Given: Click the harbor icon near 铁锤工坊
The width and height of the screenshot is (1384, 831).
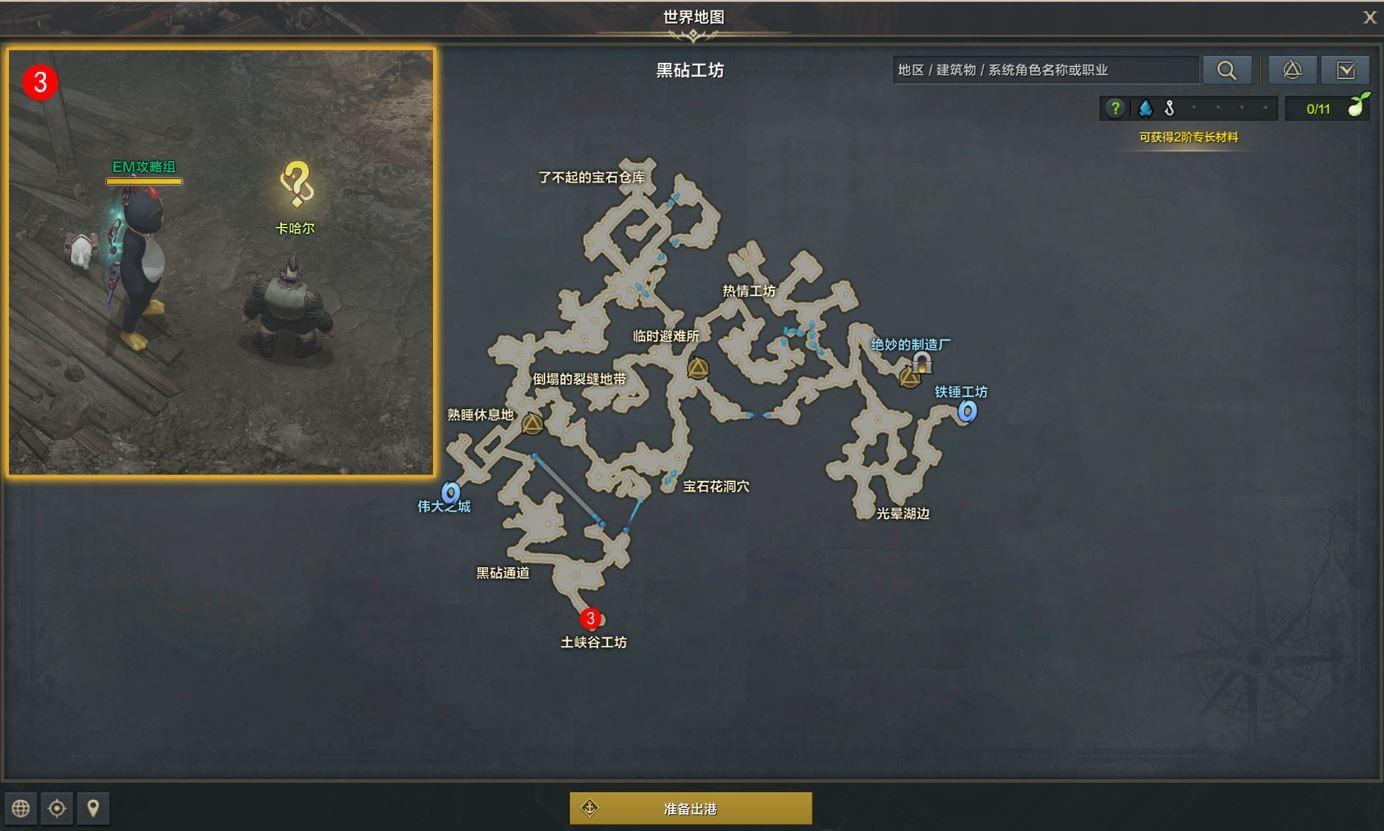Looking at the screenshot, I should point(966,411).
